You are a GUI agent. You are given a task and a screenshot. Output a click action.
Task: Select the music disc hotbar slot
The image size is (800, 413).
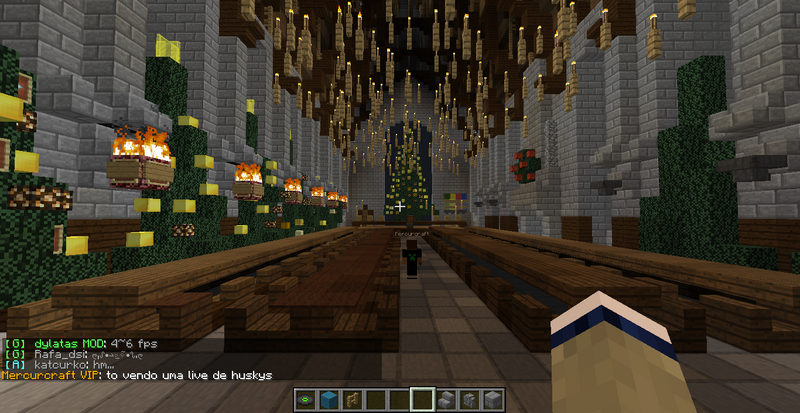point(304,400)
